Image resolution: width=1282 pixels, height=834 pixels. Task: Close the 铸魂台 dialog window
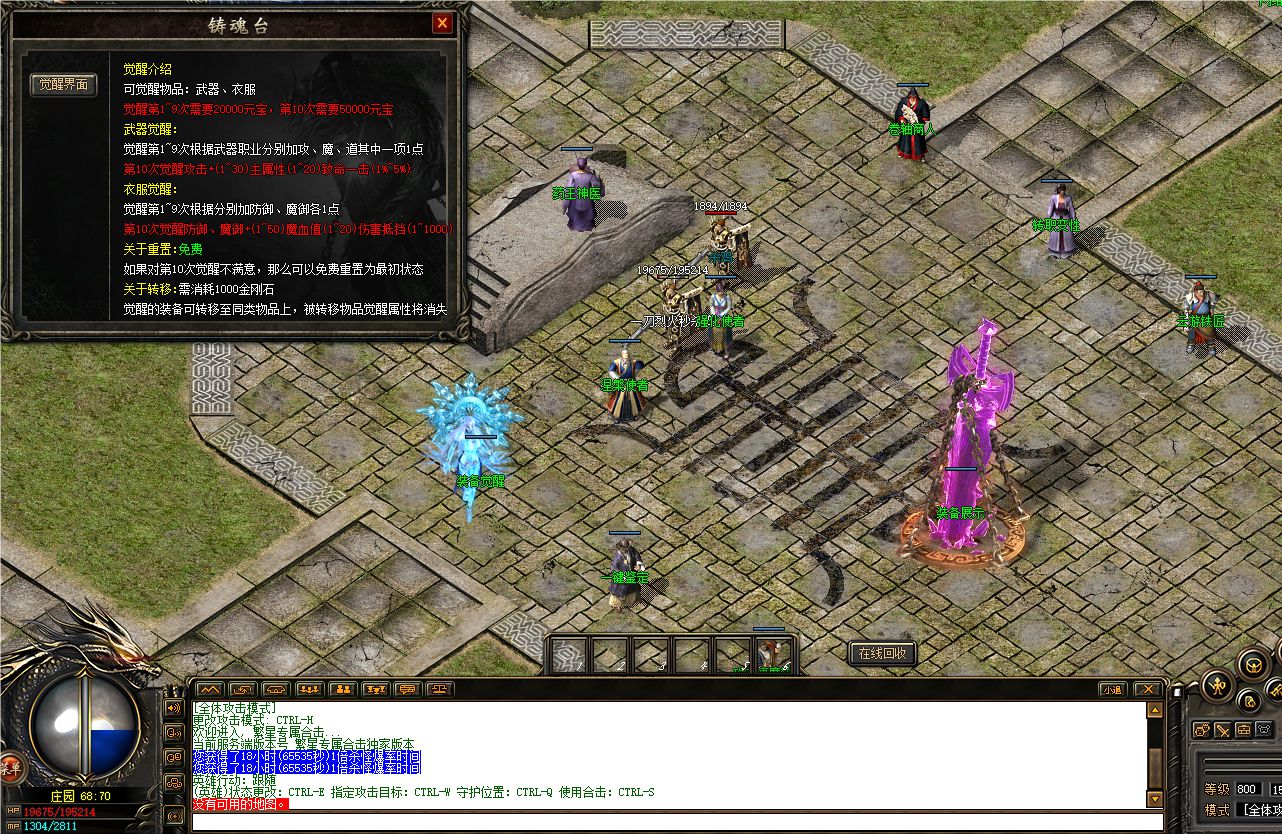pyautogui.click(x=442, y=23)
